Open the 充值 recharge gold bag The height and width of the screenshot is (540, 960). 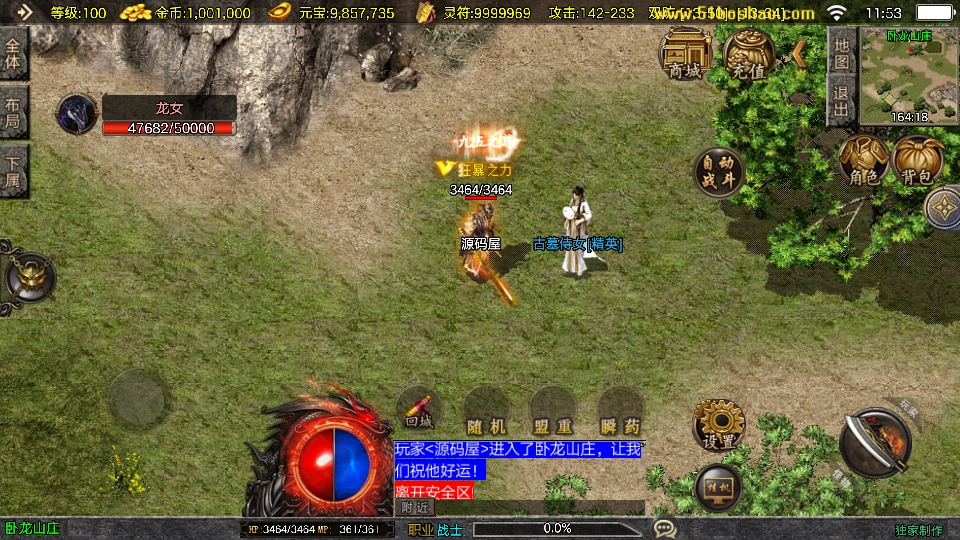point(748,54)
